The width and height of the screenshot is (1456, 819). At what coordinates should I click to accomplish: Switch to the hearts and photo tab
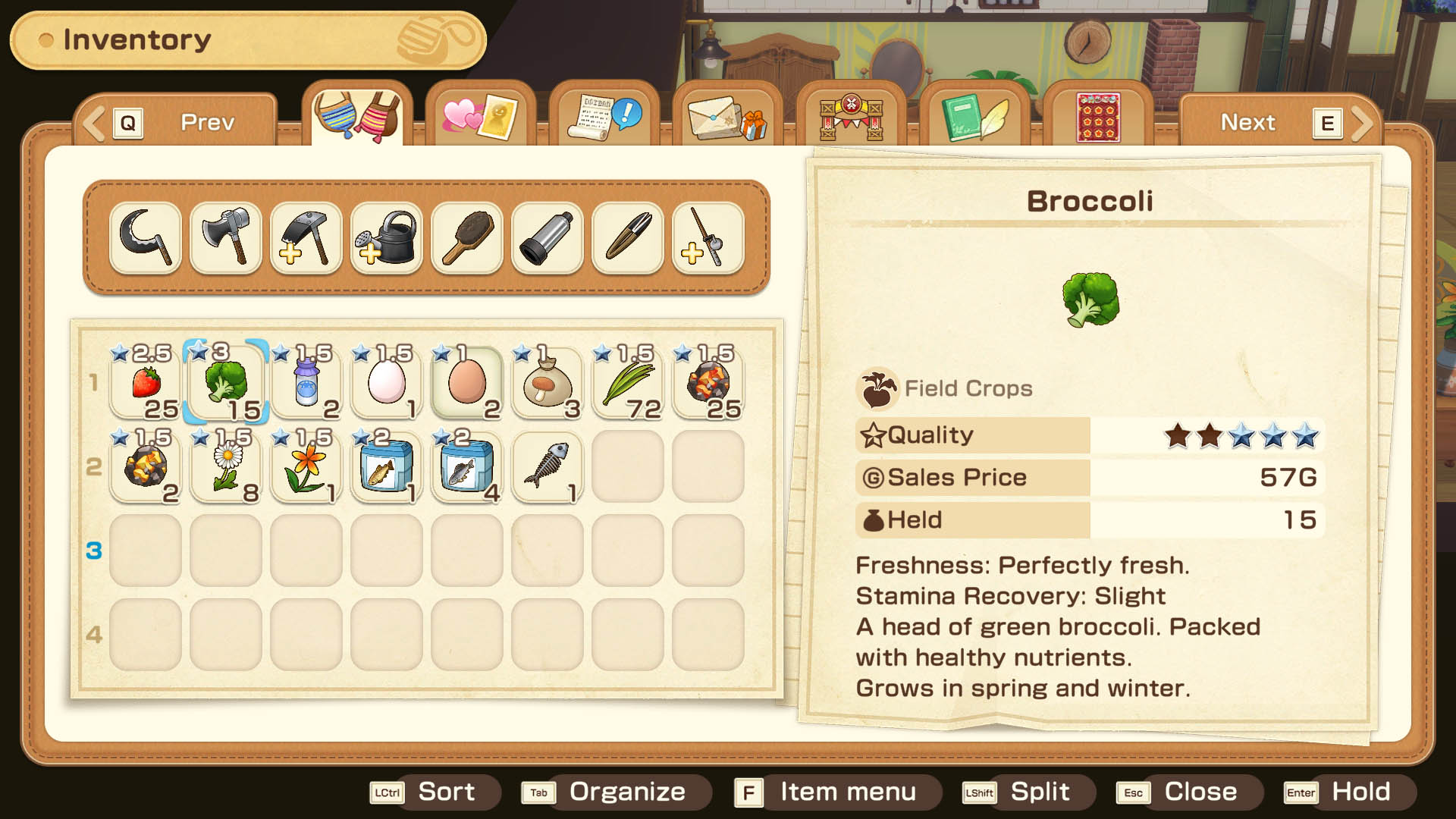click(480, 118)
